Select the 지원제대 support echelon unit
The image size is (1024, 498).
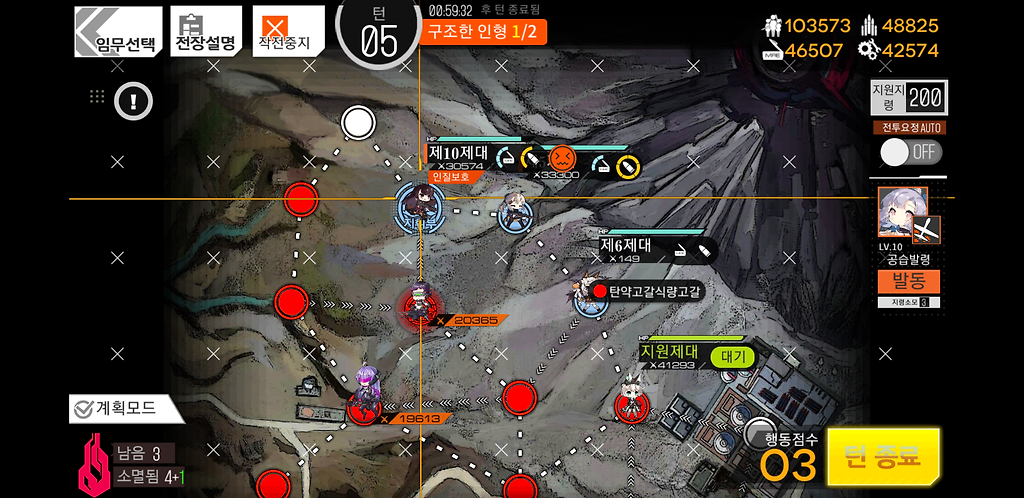631,399
